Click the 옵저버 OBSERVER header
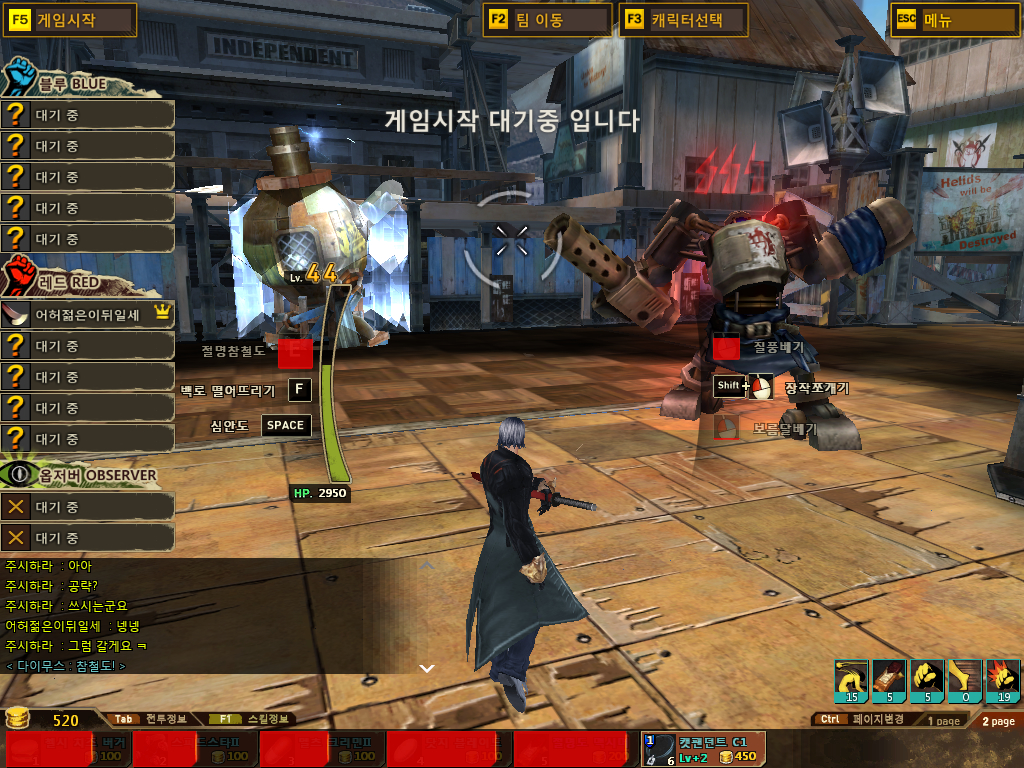This screenshot has height=768, width=1024. (x=80, y=473)
